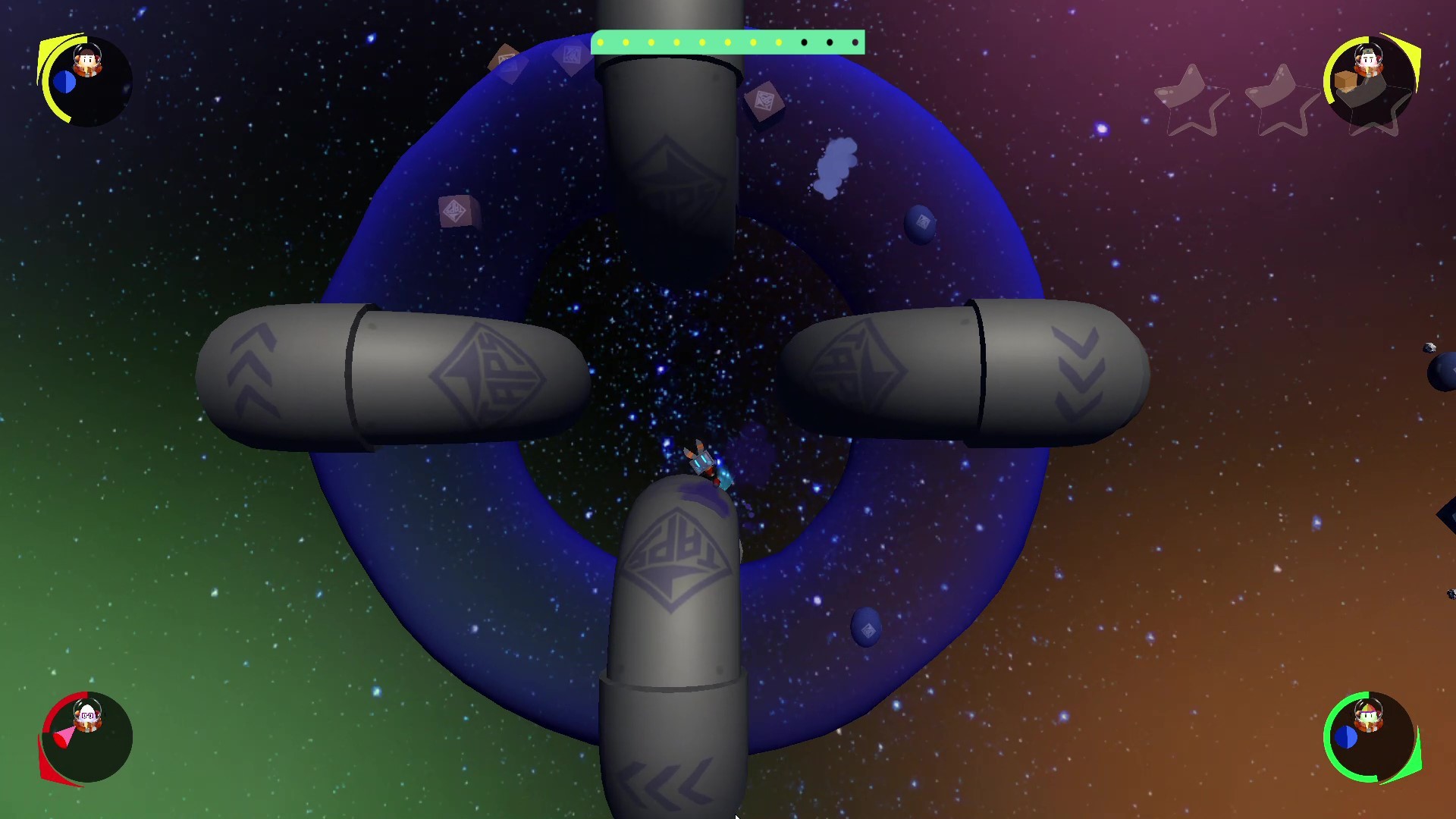
Task: Click the green progress bar with yellow dots
Action: pyautogui.click(x=728, y=43)
